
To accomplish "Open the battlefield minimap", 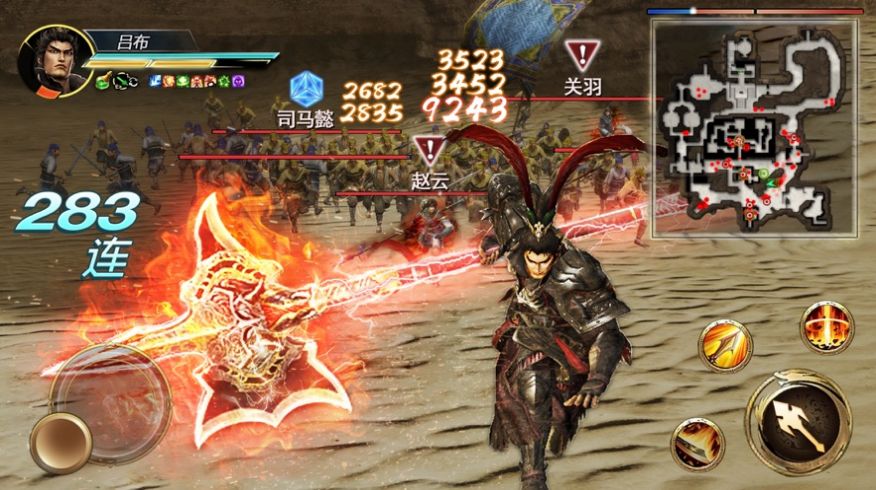I will pos(754,128).
